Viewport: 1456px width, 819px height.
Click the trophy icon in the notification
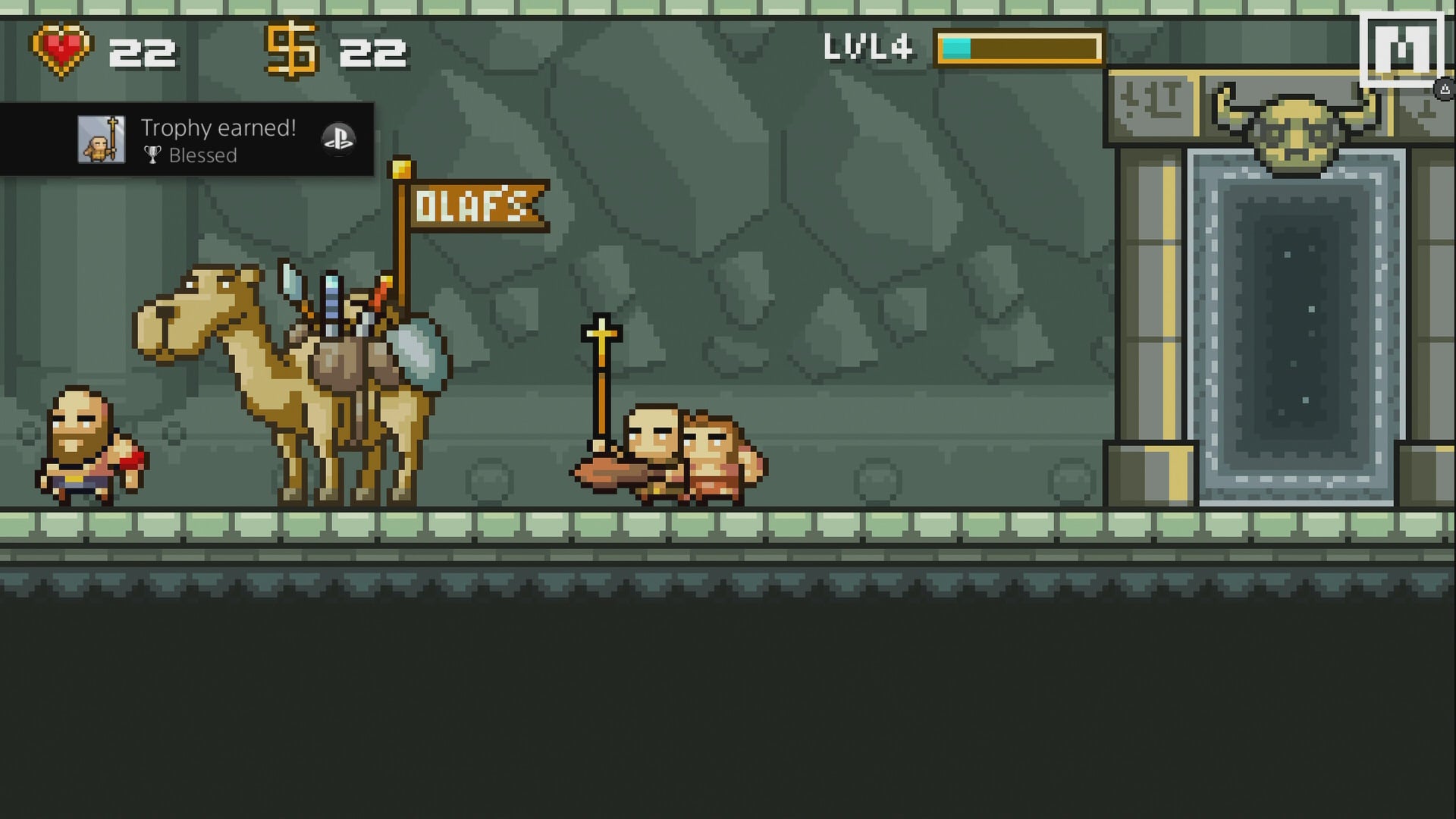click(152, 155)
